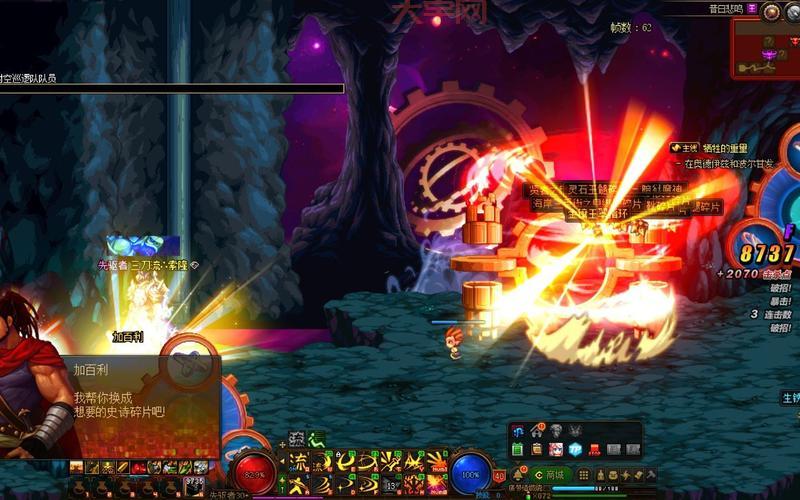Click the anime girl portrait icon

click(554, 450)
